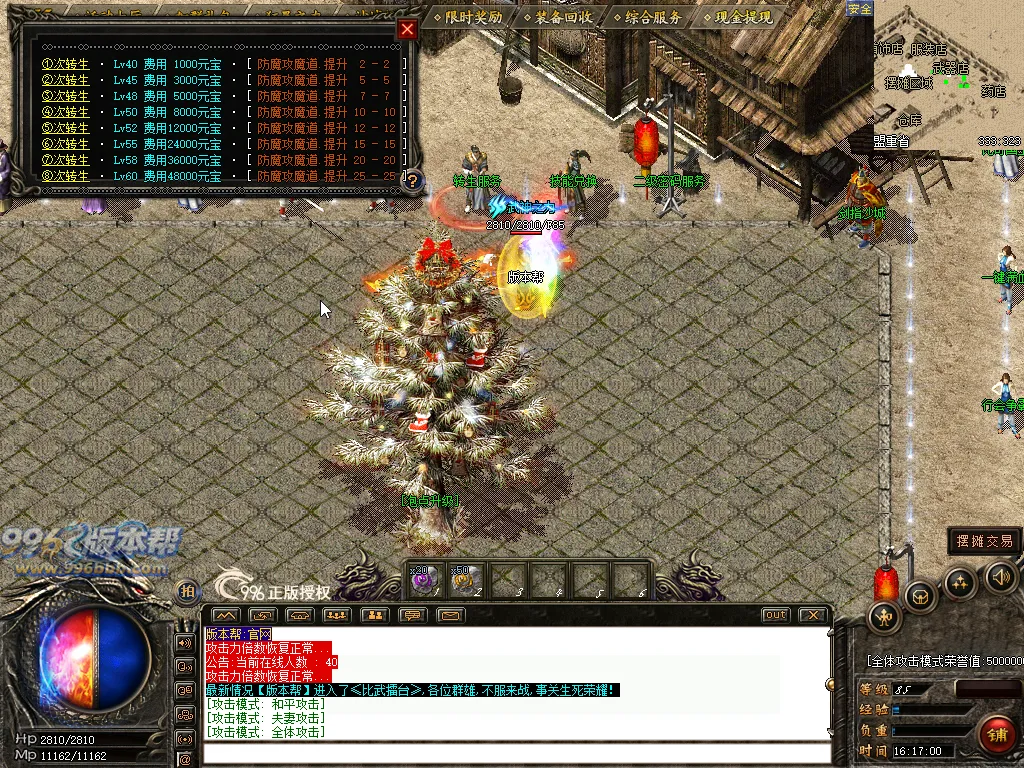The image size is (1024, 768).
Task: Open the three-star skills round button
Action: click(961, 583)
